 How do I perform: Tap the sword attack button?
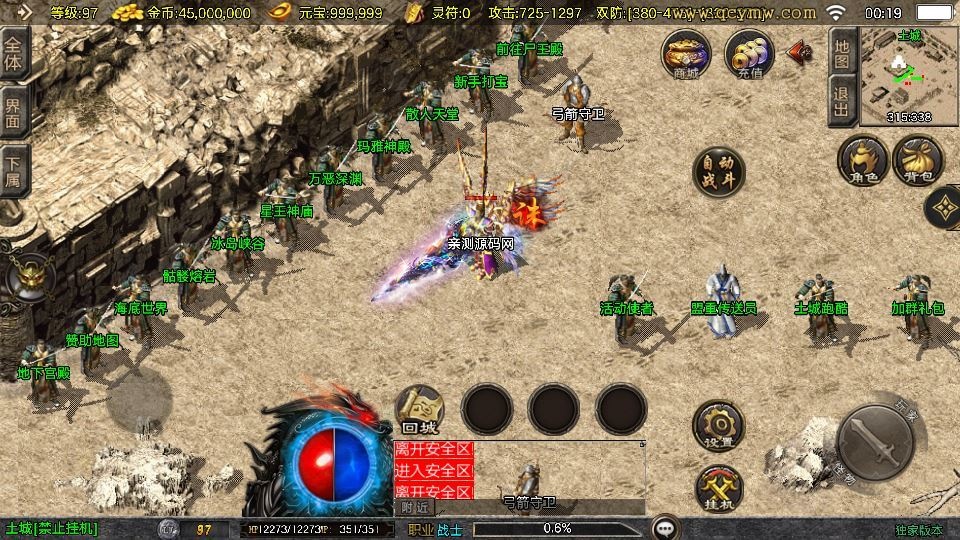click(875, 442)
